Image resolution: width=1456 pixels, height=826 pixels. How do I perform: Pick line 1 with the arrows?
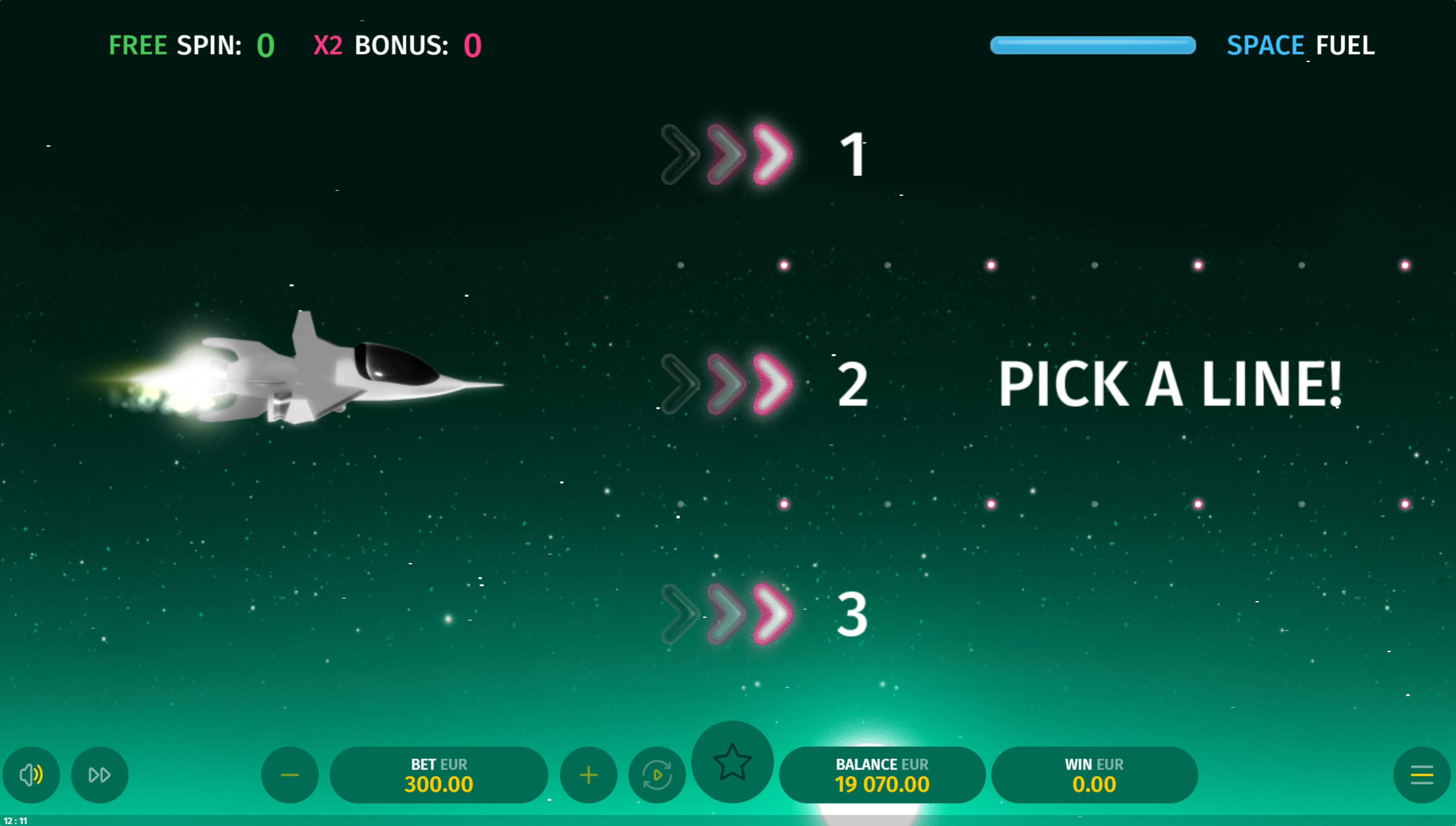[763, 154]
